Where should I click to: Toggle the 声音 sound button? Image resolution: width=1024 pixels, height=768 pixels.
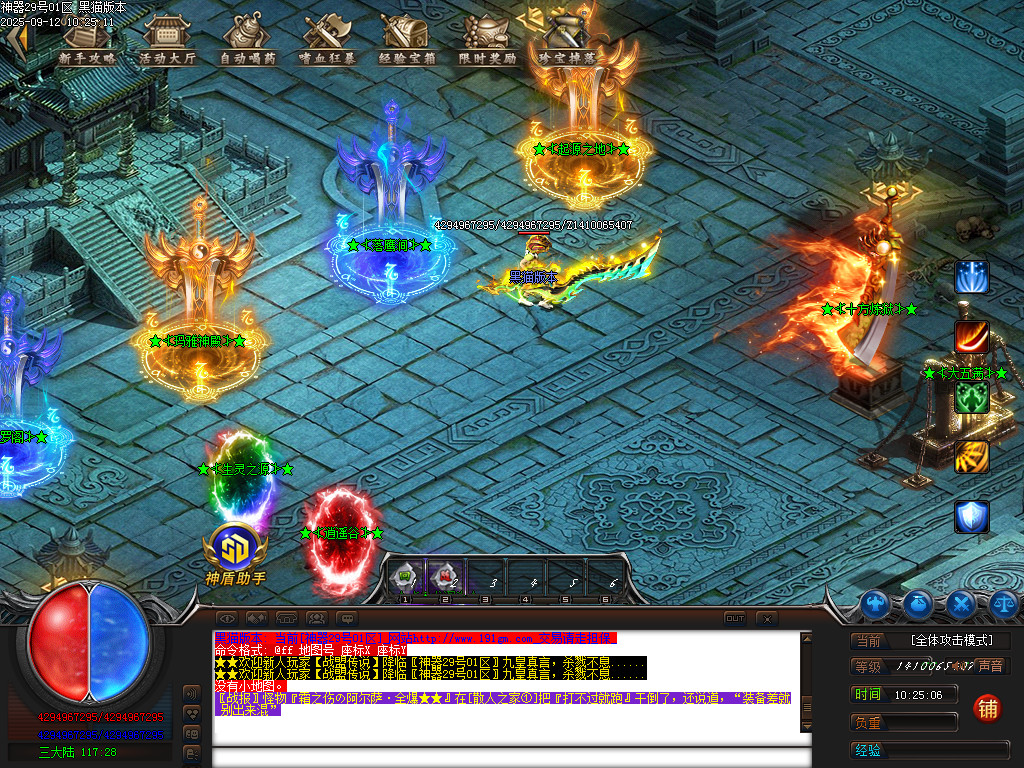pyautogui.click(x=990, y=666)
